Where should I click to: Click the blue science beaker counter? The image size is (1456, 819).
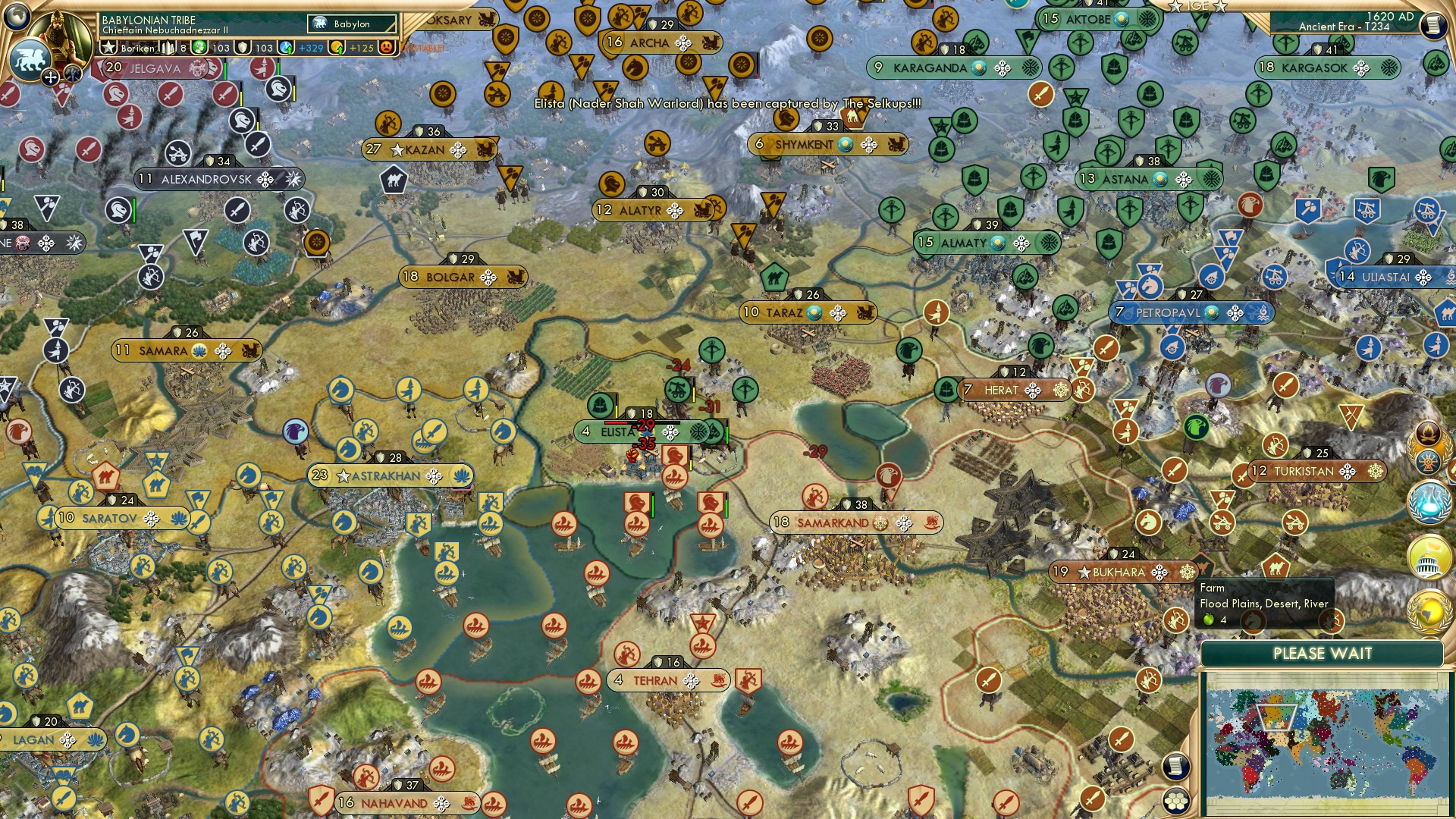(287, 47)
